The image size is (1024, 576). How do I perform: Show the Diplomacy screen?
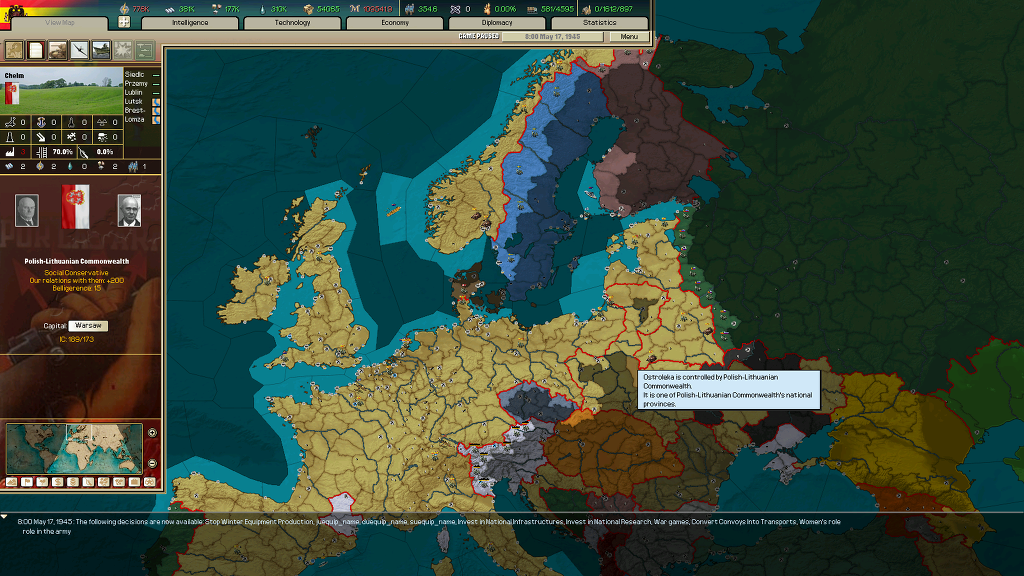(x=497, y=22)
